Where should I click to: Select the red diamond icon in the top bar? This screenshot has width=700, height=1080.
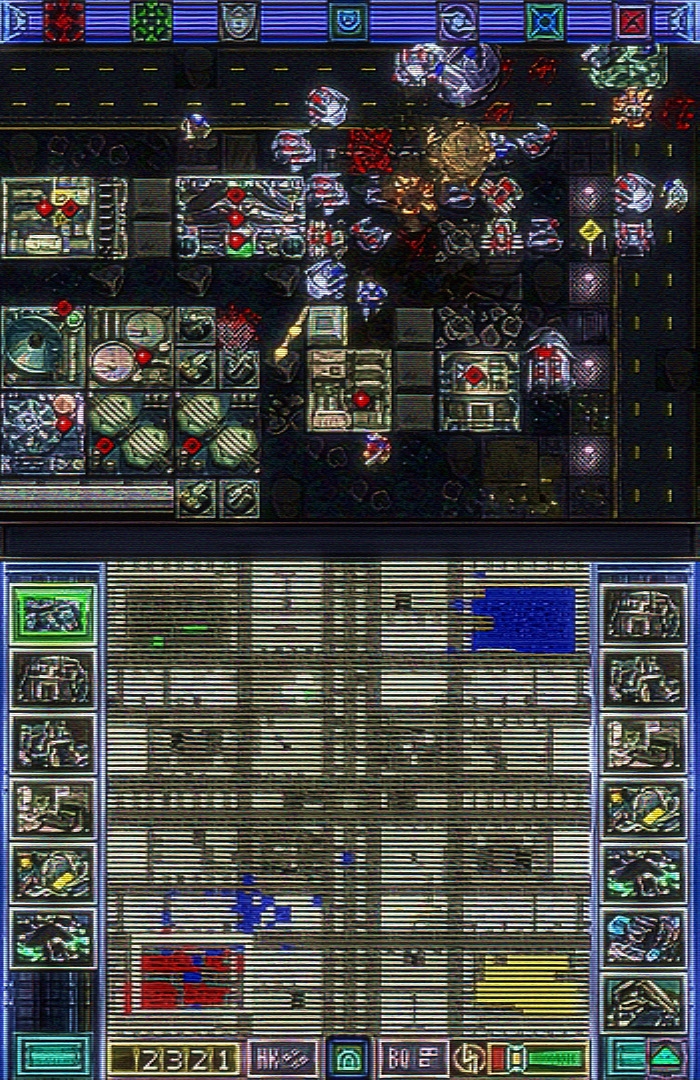click(64, 20)
